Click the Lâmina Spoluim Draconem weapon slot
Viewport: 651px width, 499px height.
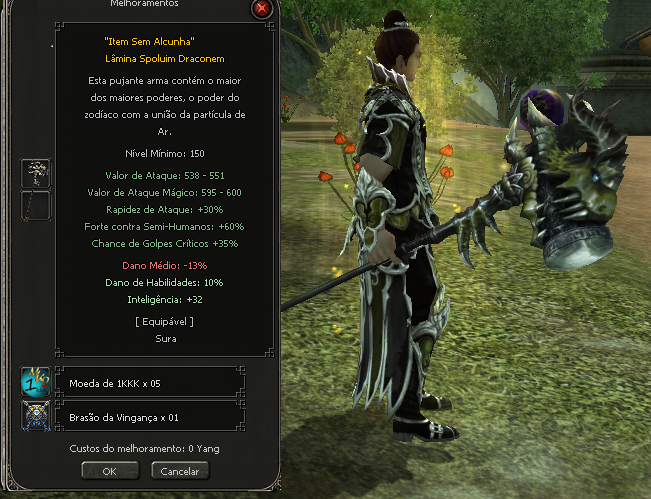click(36, 173)
